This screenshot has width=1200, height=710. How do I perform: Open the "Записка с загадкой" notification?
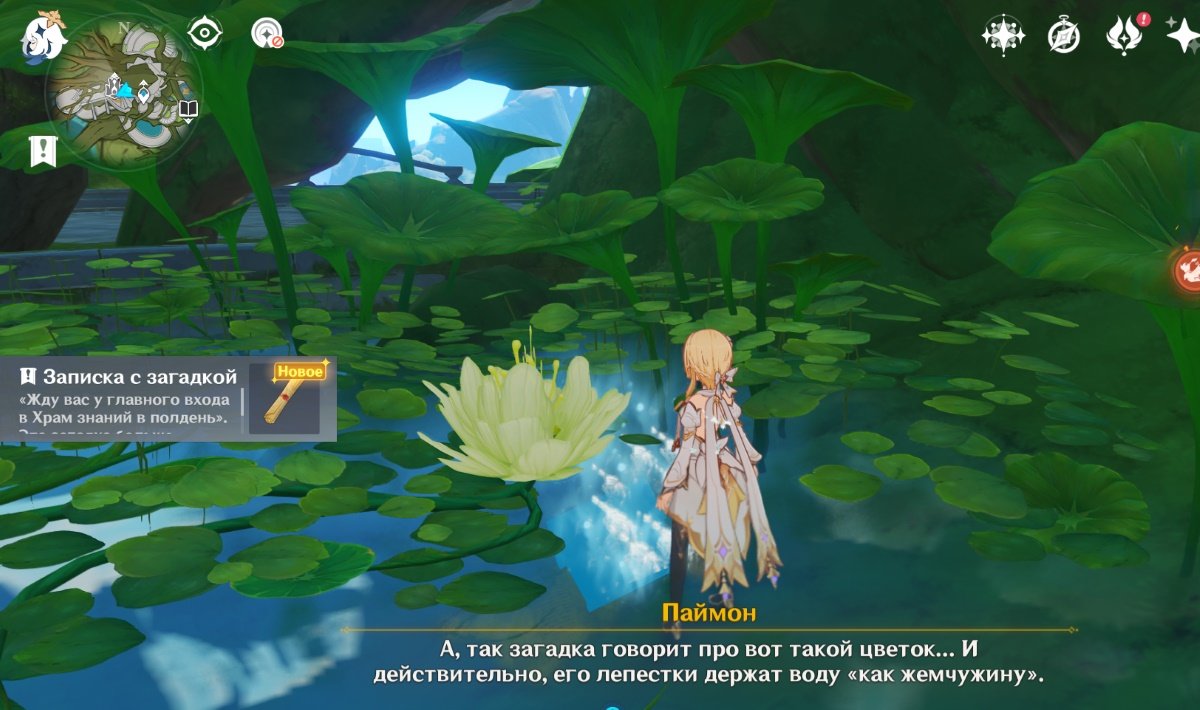click(130, 398)
